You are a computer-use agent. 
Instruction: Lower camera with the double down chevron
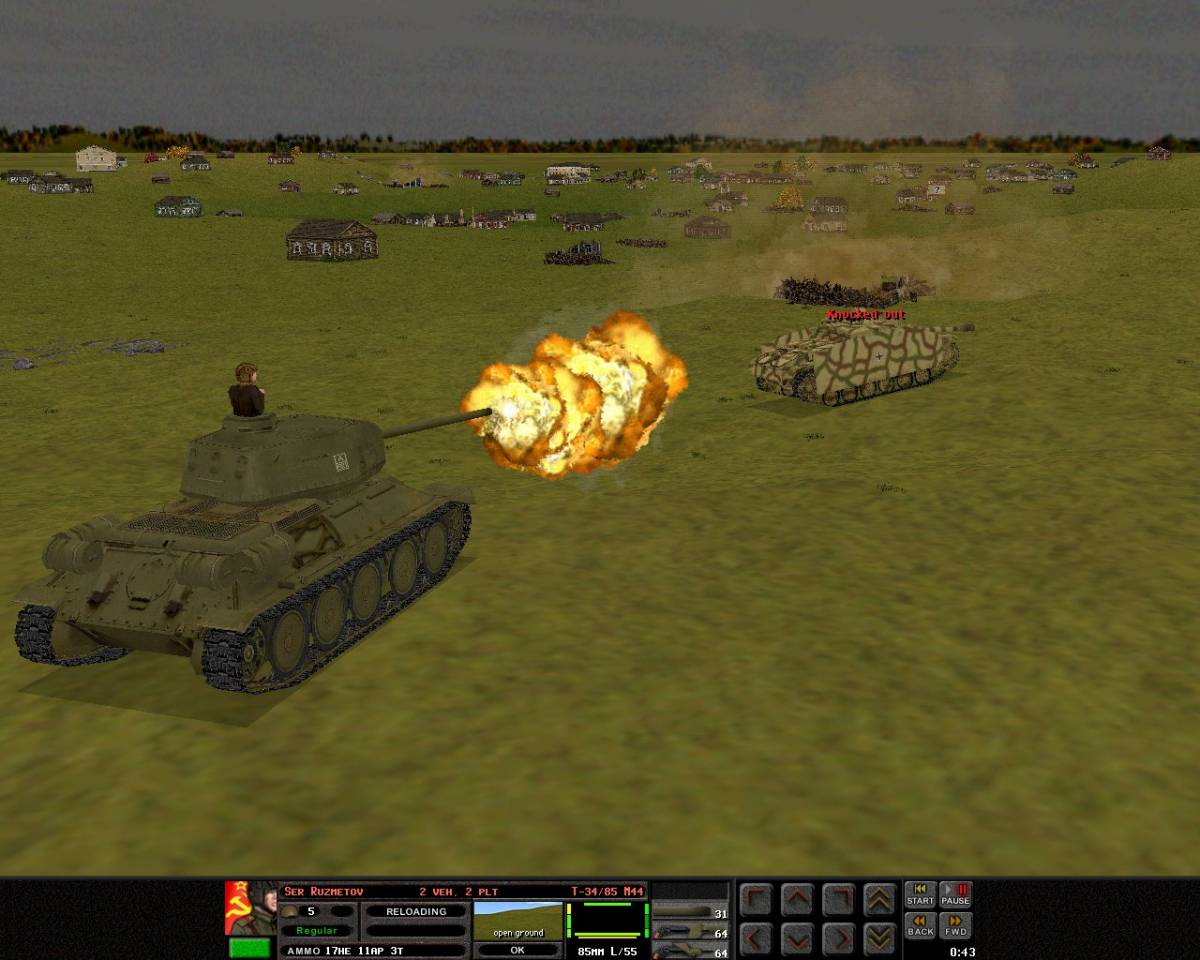click(x=879, y=938)
